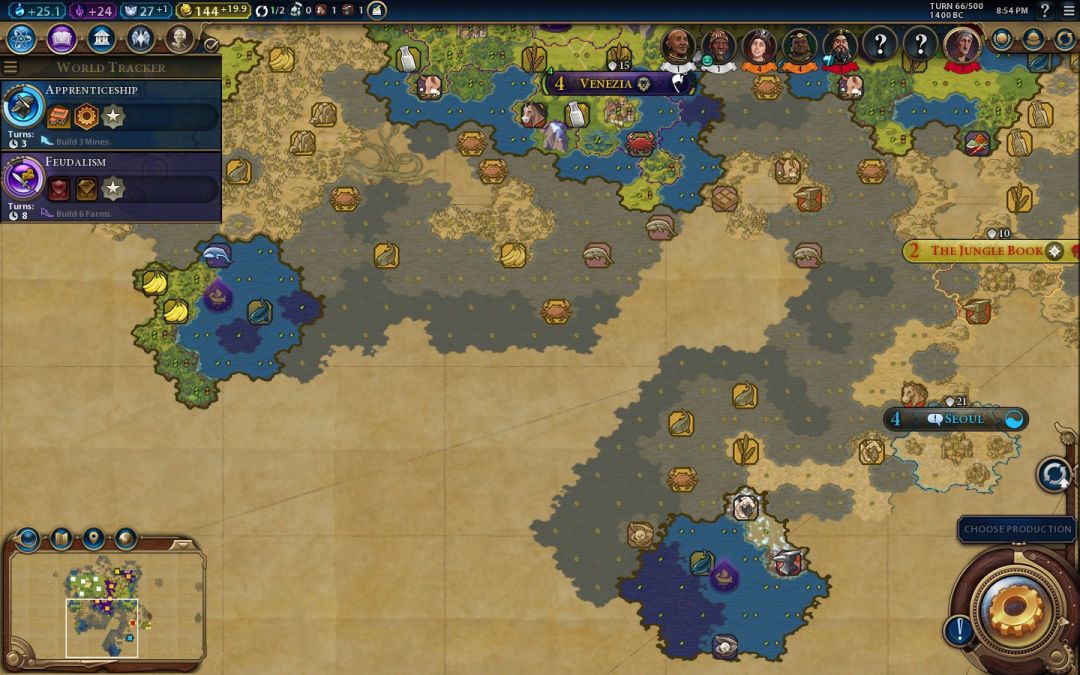The width and height of the screenshot is (1080, 675).
Task: Open the technology tree with the atom icon
Action: coord(22,39)
